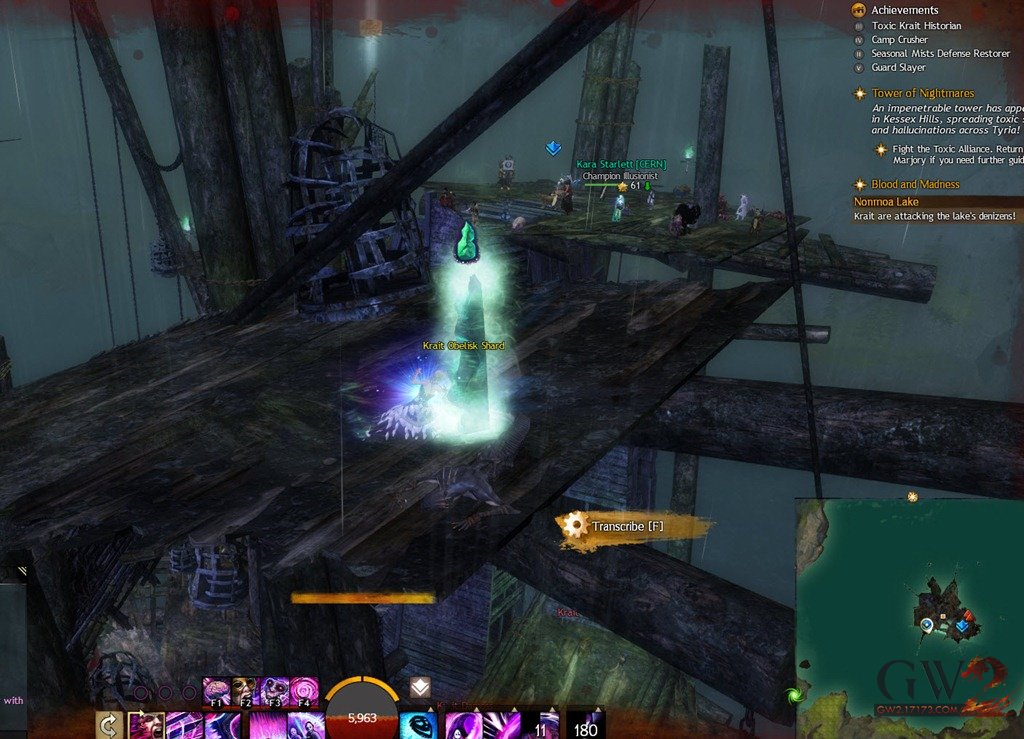
Task: Open the Tower of Nightmares story entry
Action: [922, 93]
